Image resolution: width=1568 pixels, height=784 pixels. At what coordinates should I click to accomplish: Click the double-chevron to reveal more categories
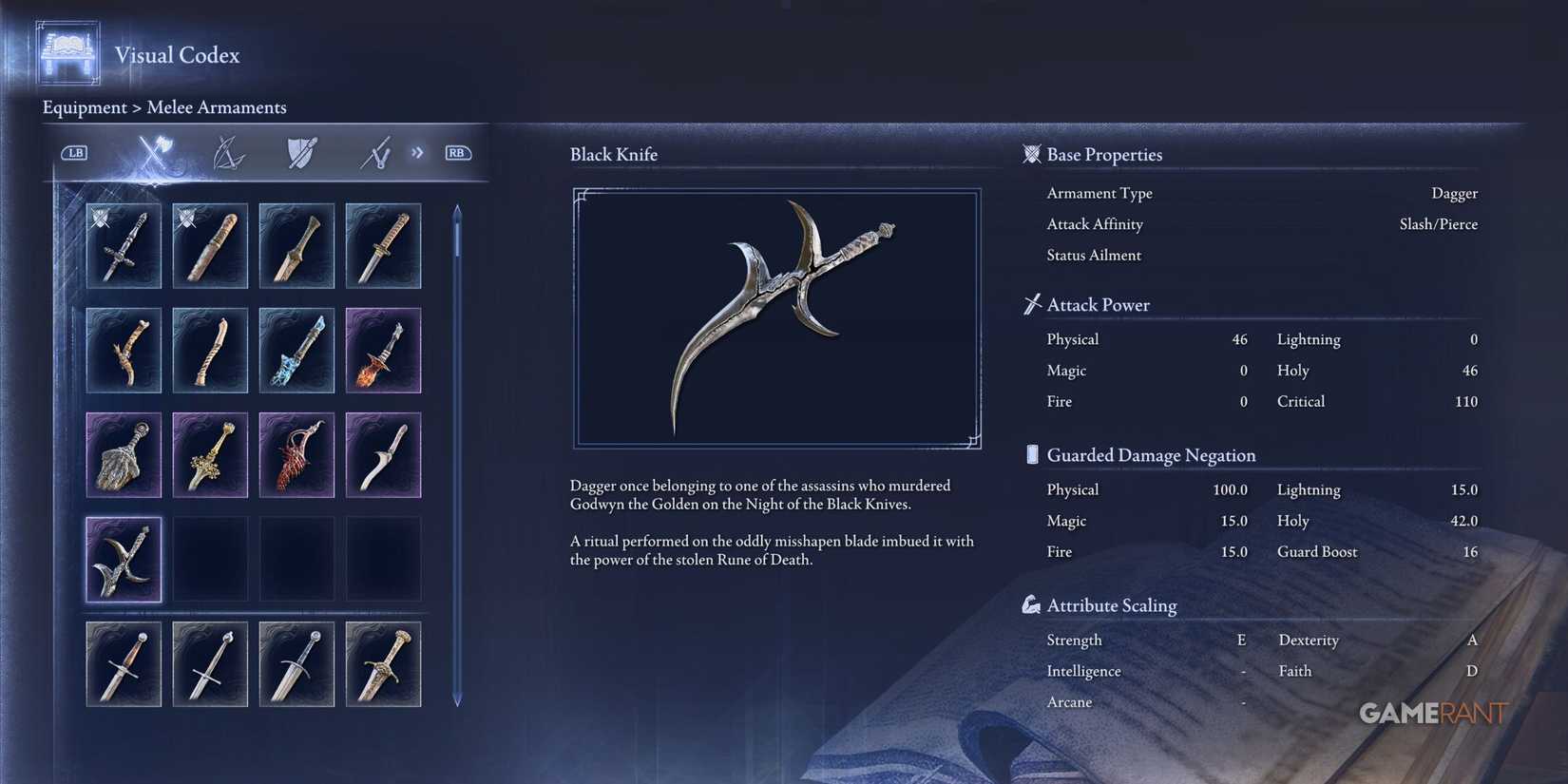pos(416,152)
